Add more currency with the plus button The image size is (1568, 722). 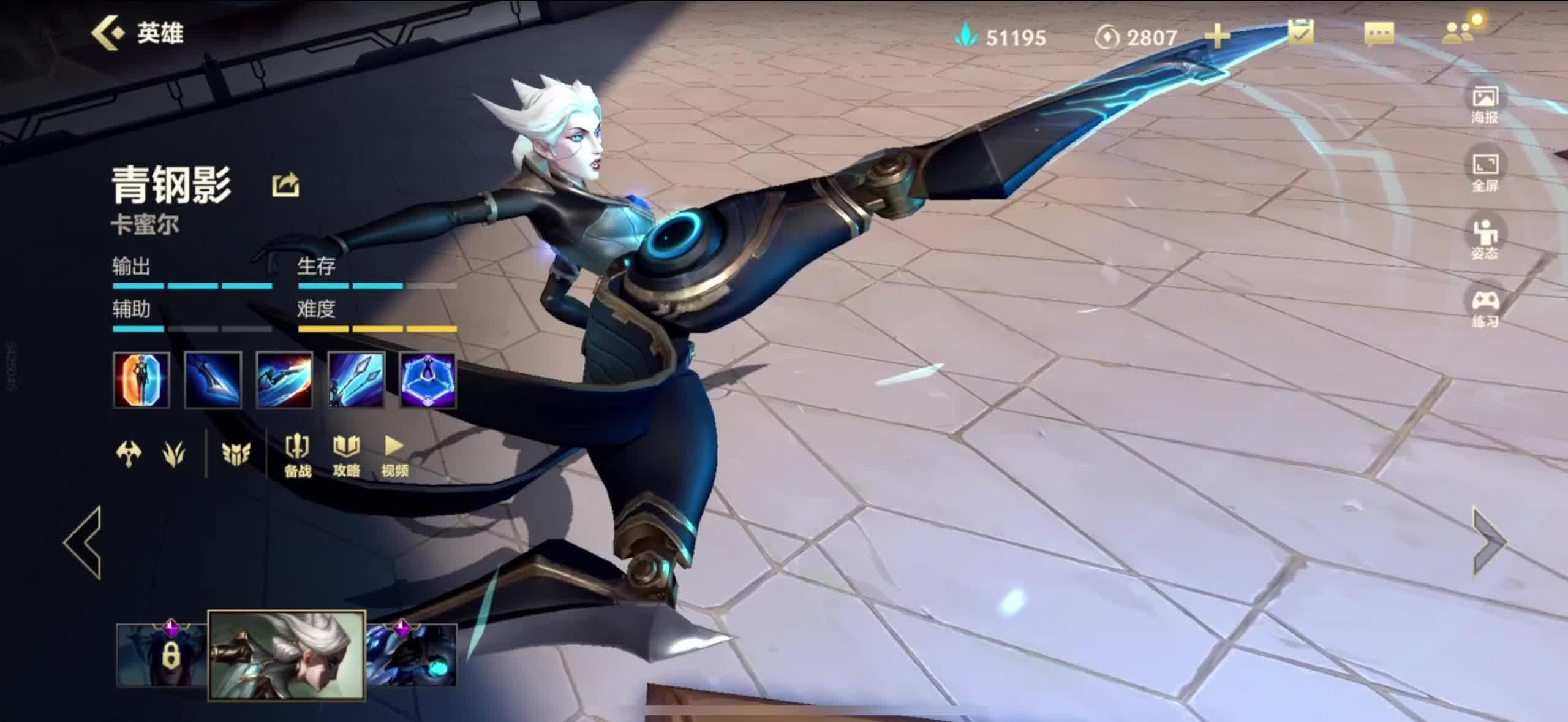[x=1217, y=37]
